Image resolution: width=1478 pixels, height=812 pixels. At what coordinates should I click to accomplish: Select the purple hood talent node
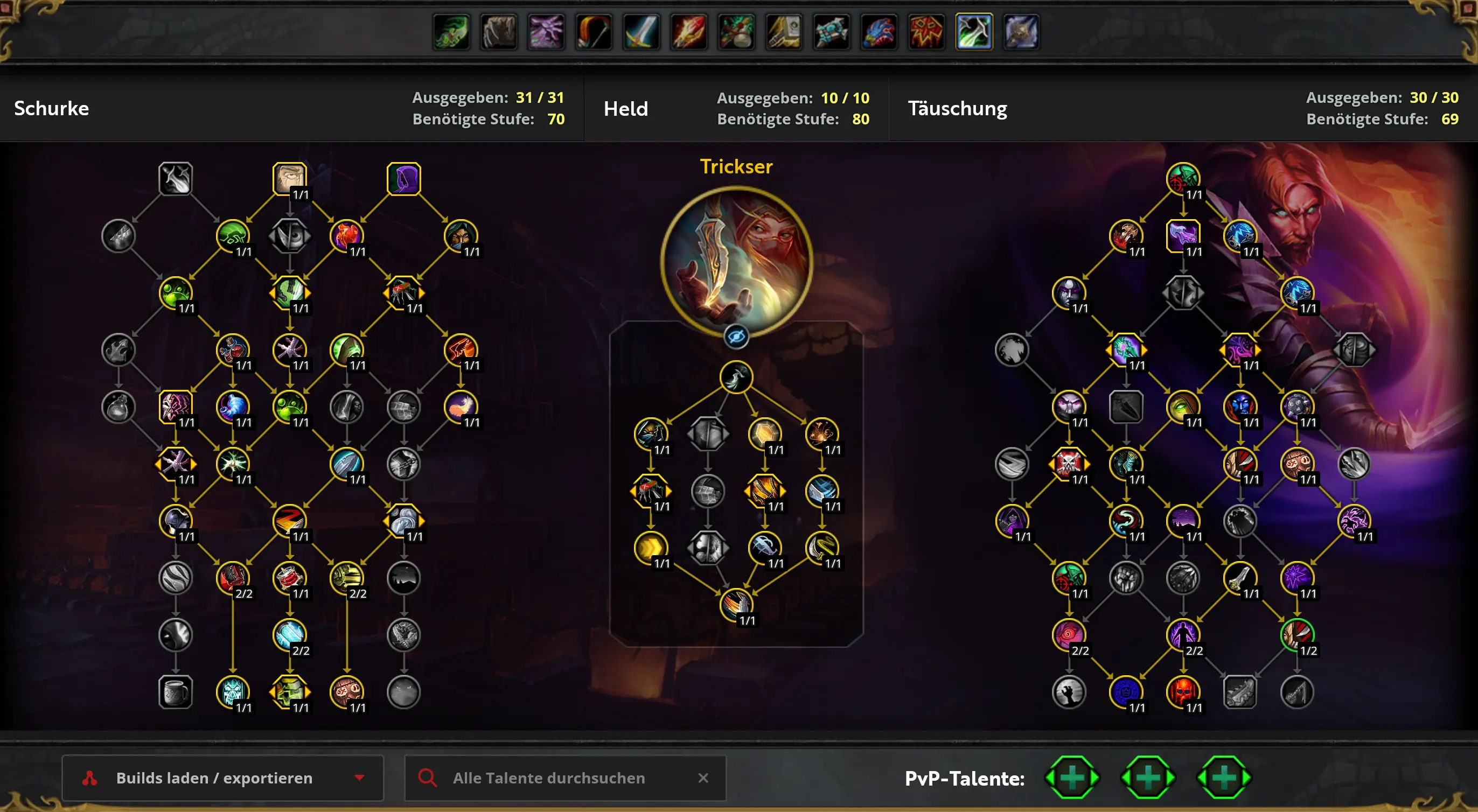(x=403, y=179)
